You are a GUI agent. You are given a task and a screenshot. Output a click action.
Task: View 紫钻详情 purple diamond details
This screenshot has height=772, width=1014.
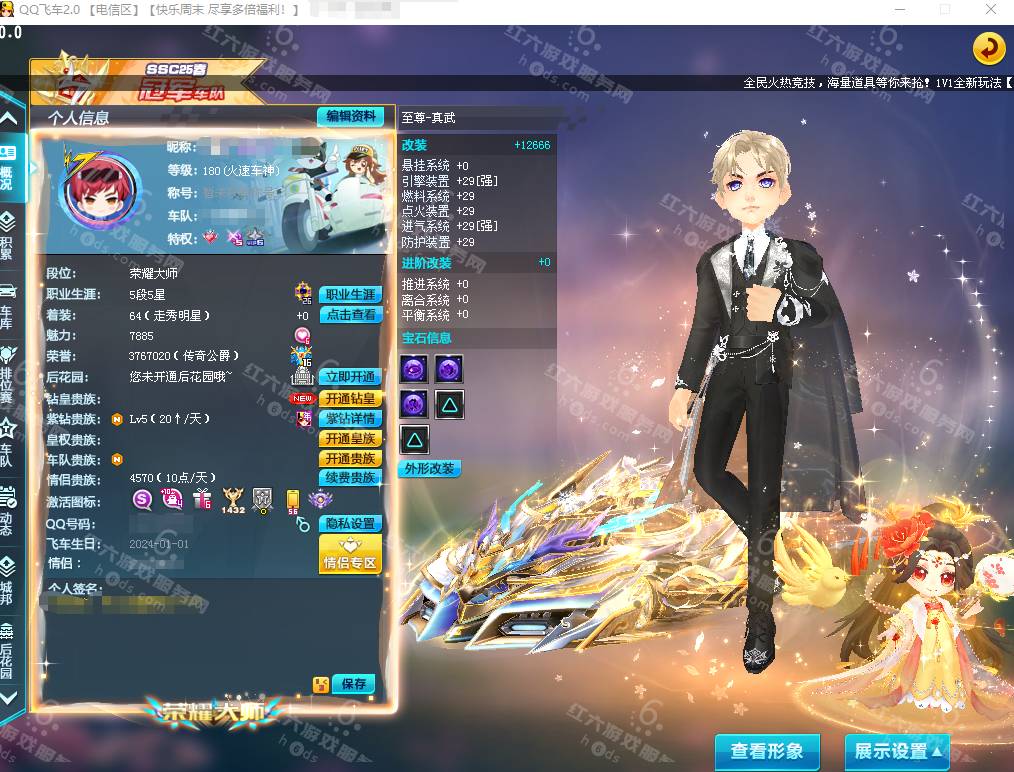pos(350,419)
